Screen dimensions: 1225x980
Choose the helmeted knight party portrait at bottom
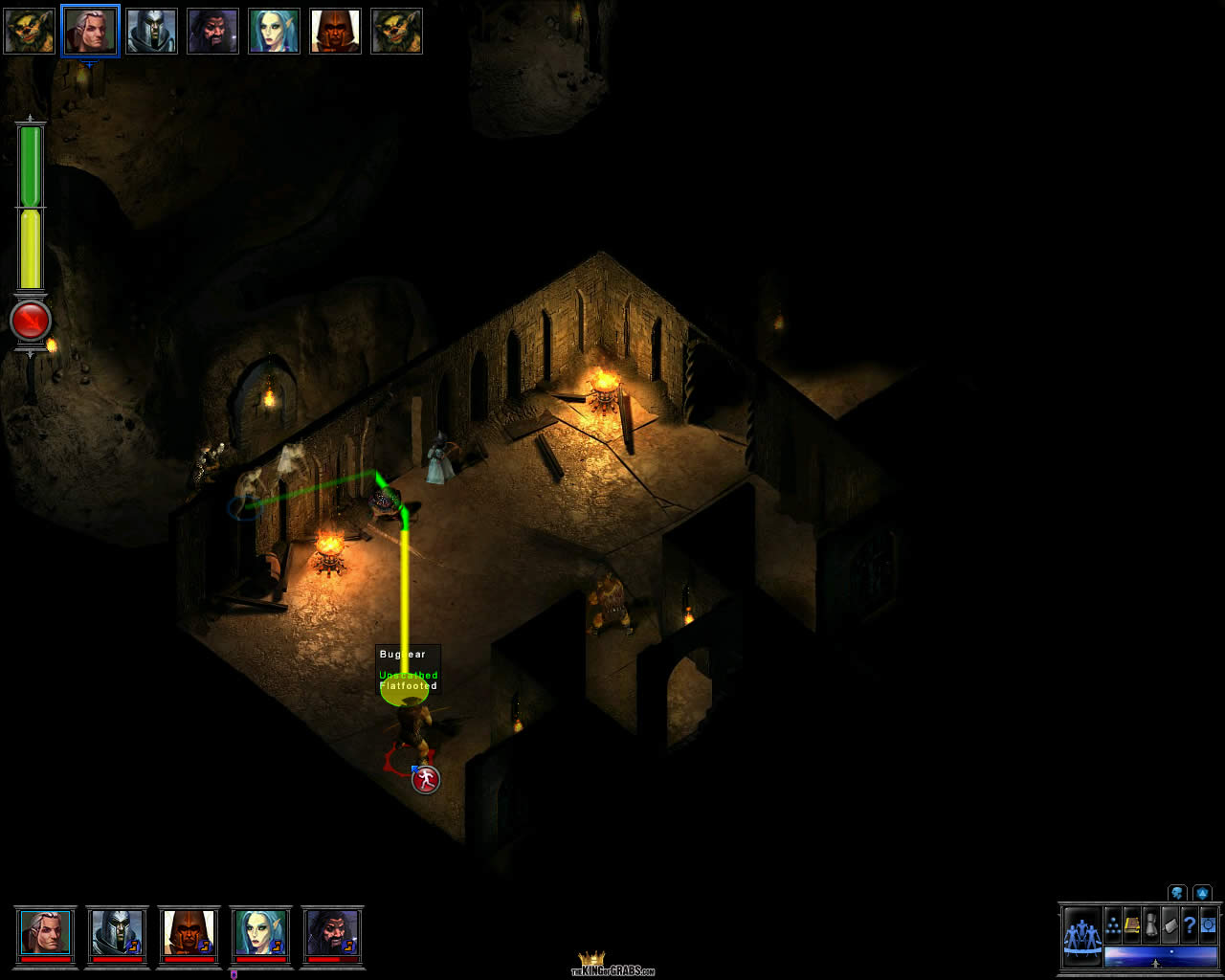[x=117, y=933]
